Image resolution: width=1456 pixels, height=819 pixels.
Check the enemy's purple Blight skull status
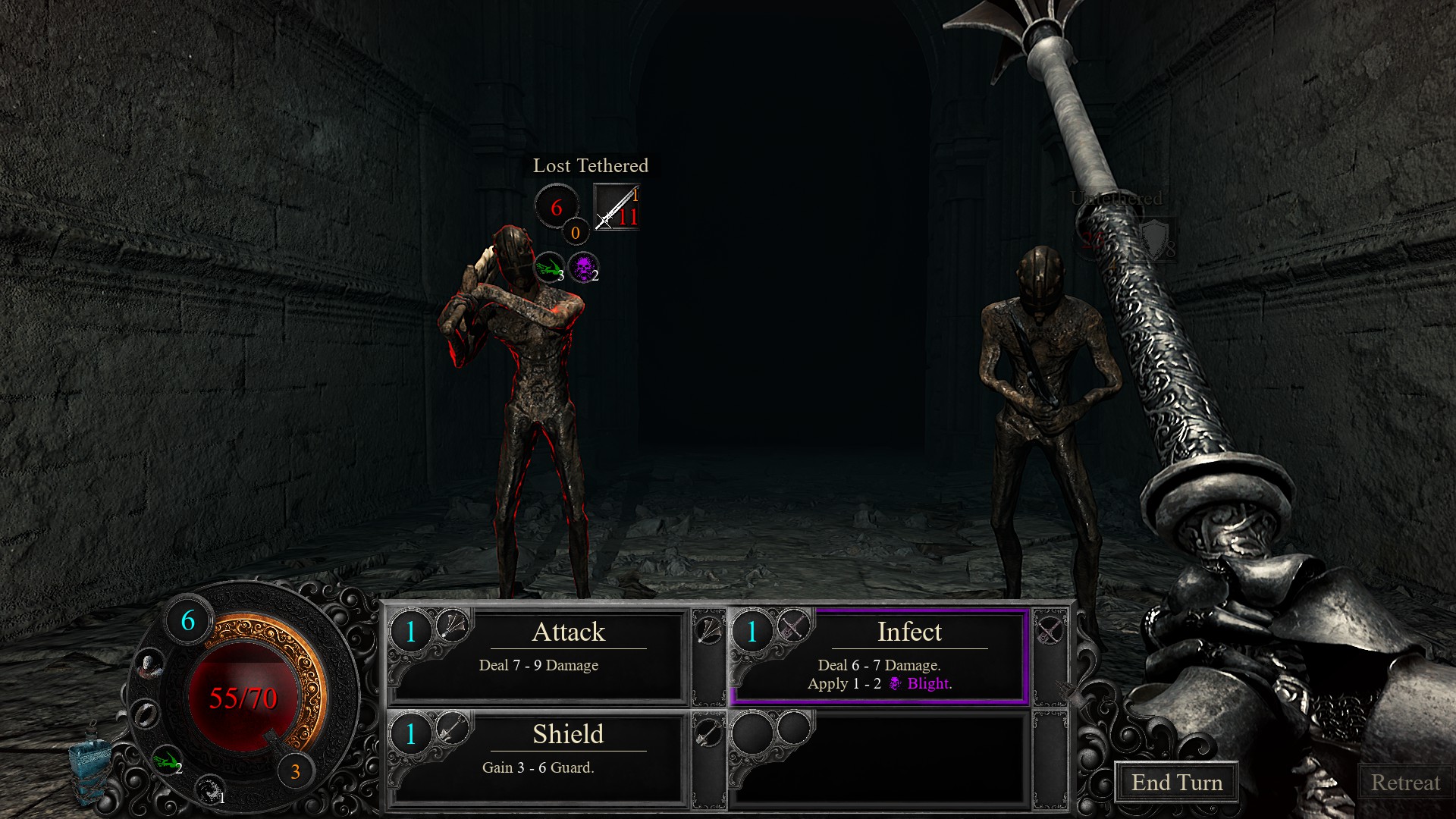point(583,267)
